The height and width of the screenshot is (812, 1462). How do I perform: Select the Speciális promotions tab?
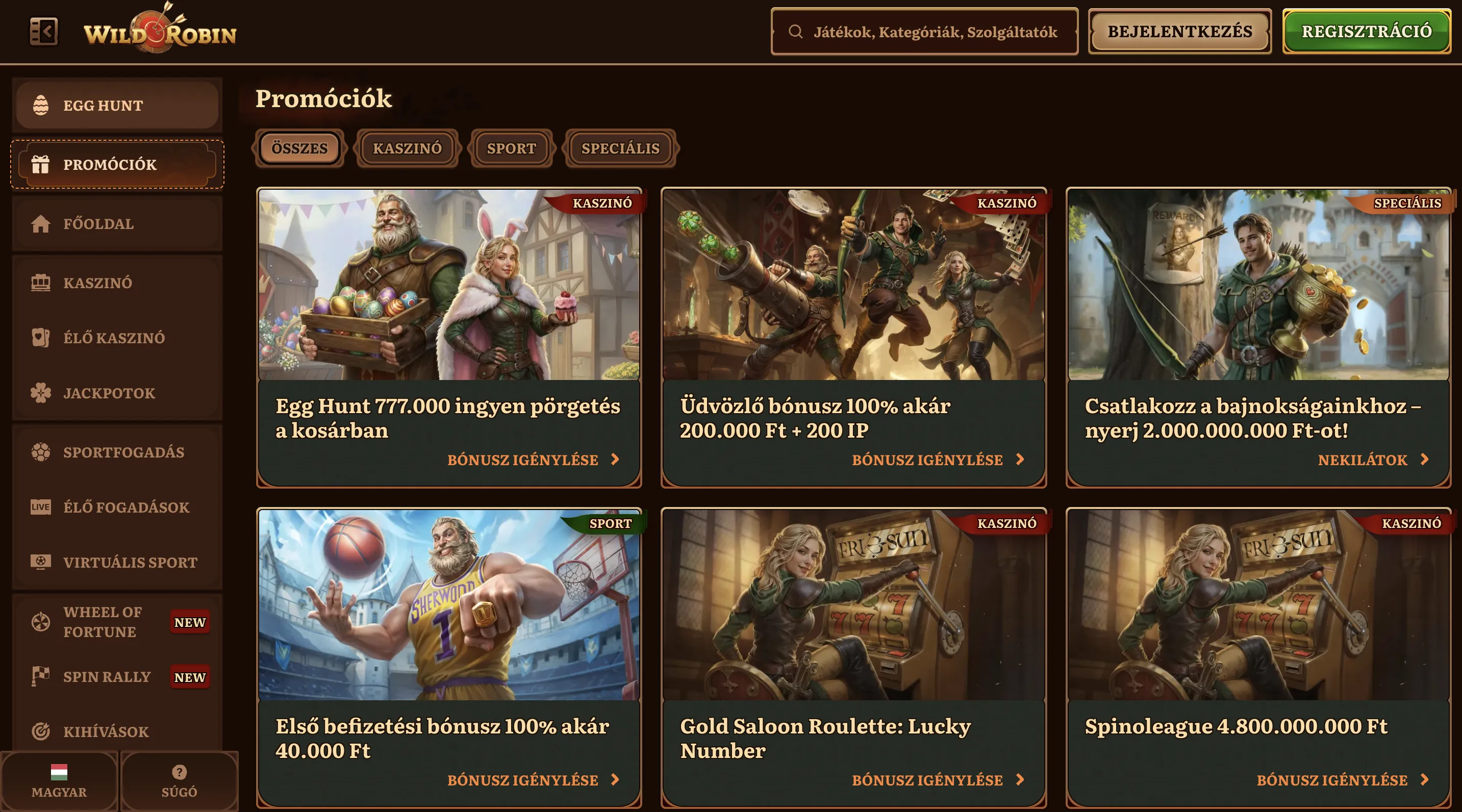tap(620, 148)
